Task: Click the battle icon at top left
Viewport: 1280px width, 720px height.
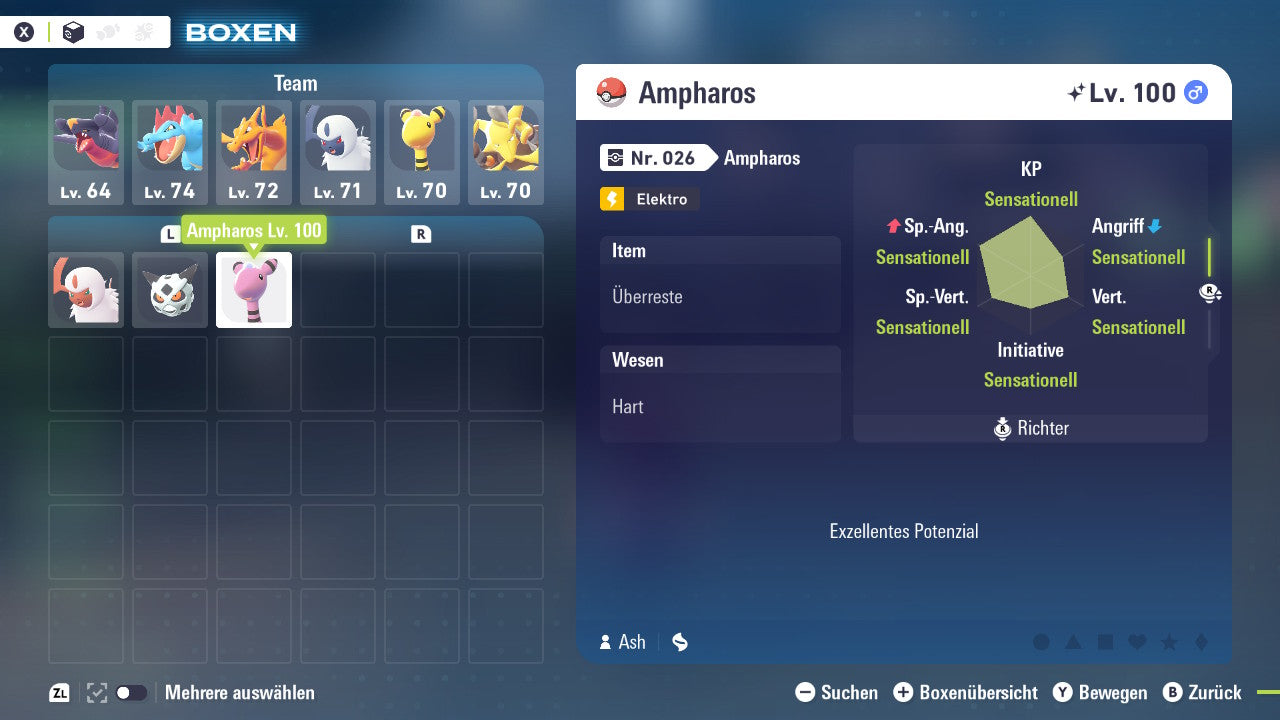Action: (x=142, y=31)
